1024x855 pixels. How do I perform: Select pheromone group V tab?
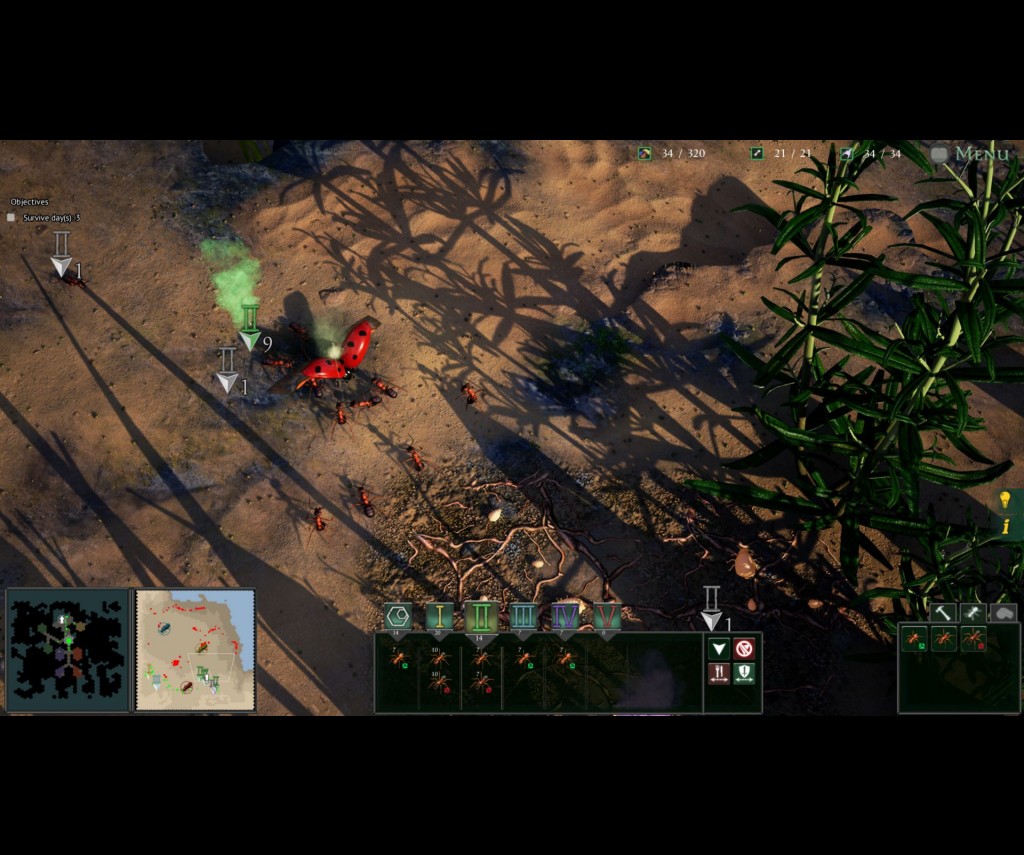(607, 616)
